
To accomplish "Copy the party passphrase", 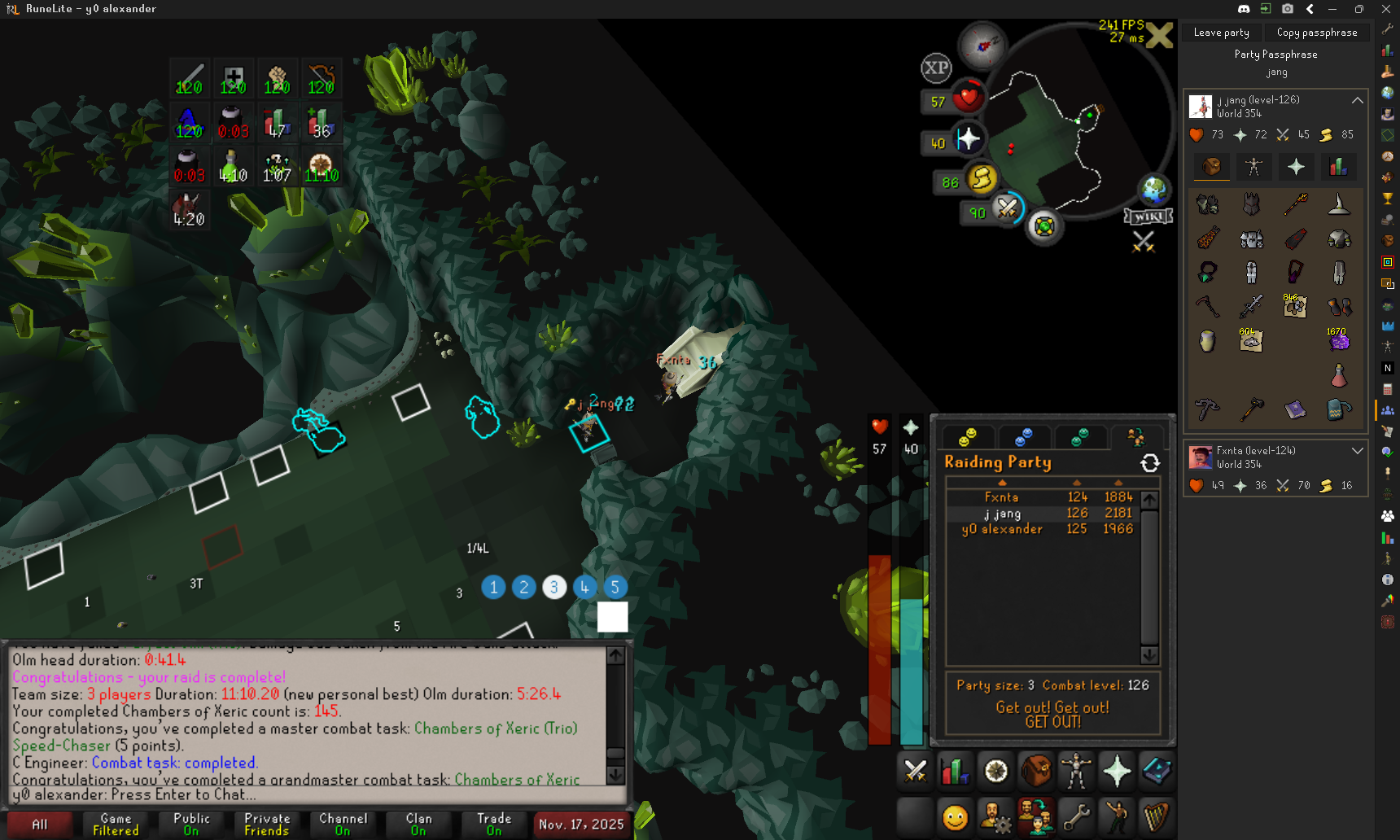I will [1316, 33].
